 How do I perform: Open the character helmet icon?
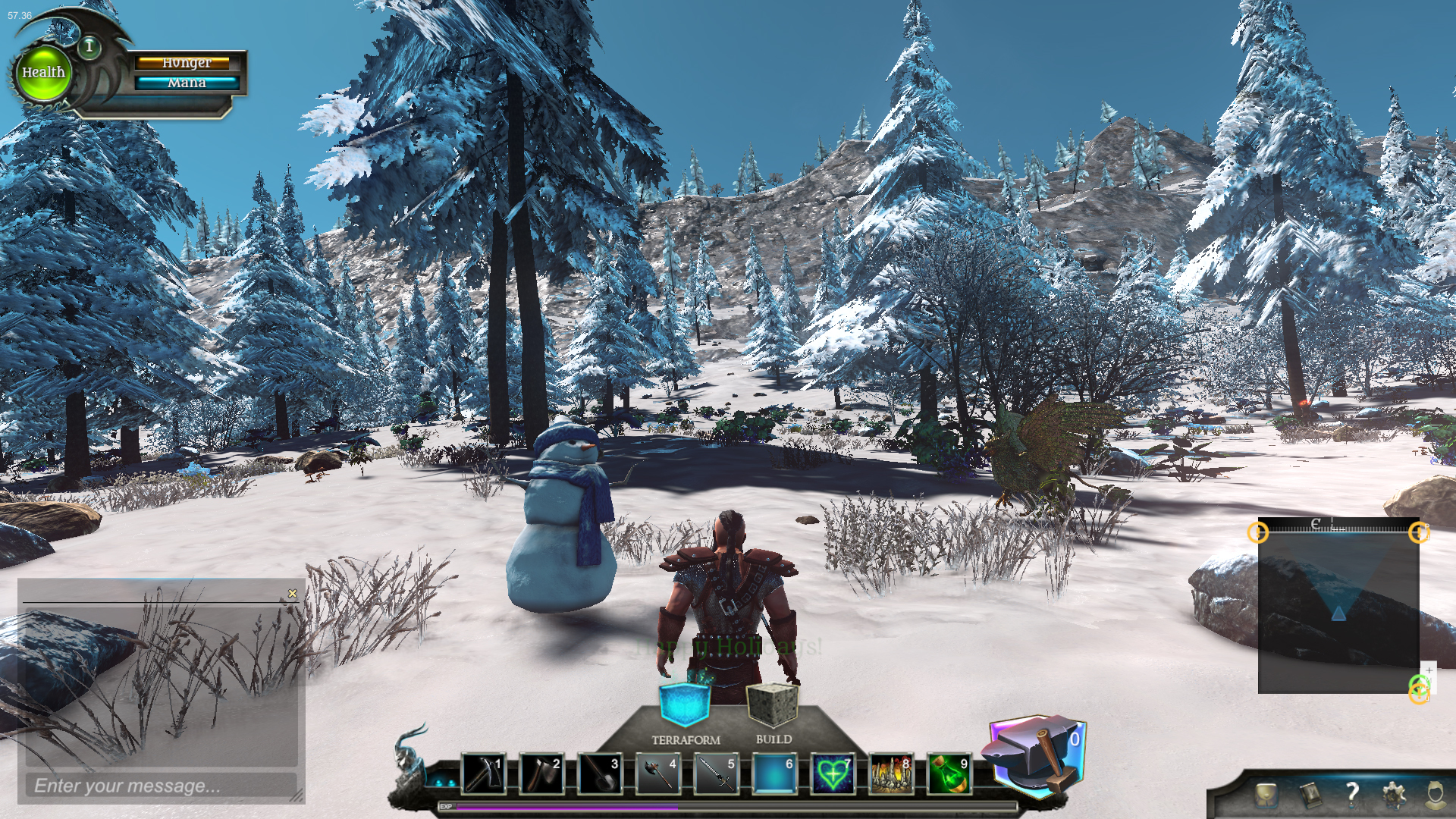pos(1435,794)
